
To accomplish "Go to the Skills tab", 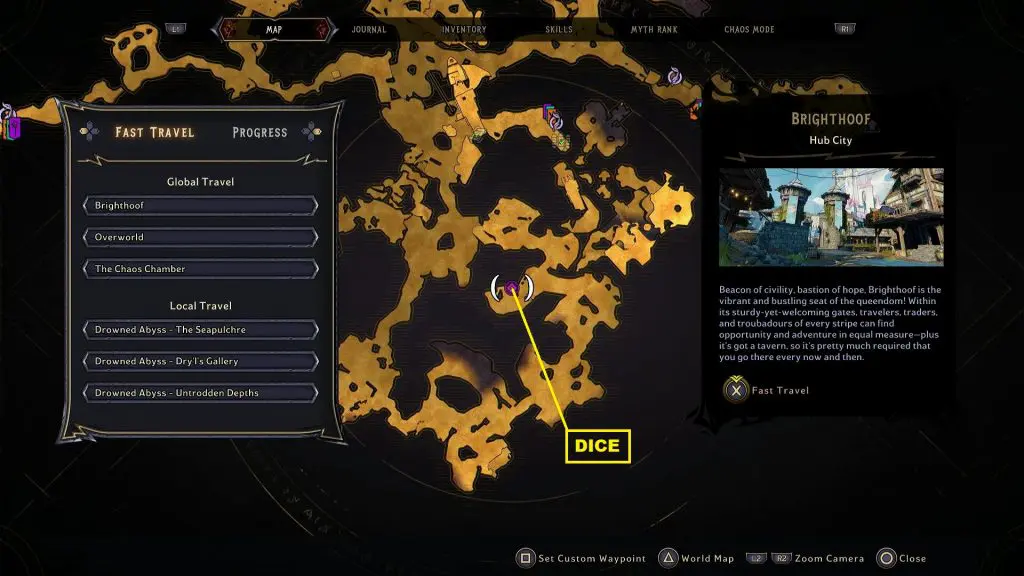I will [x=559, y=30].
